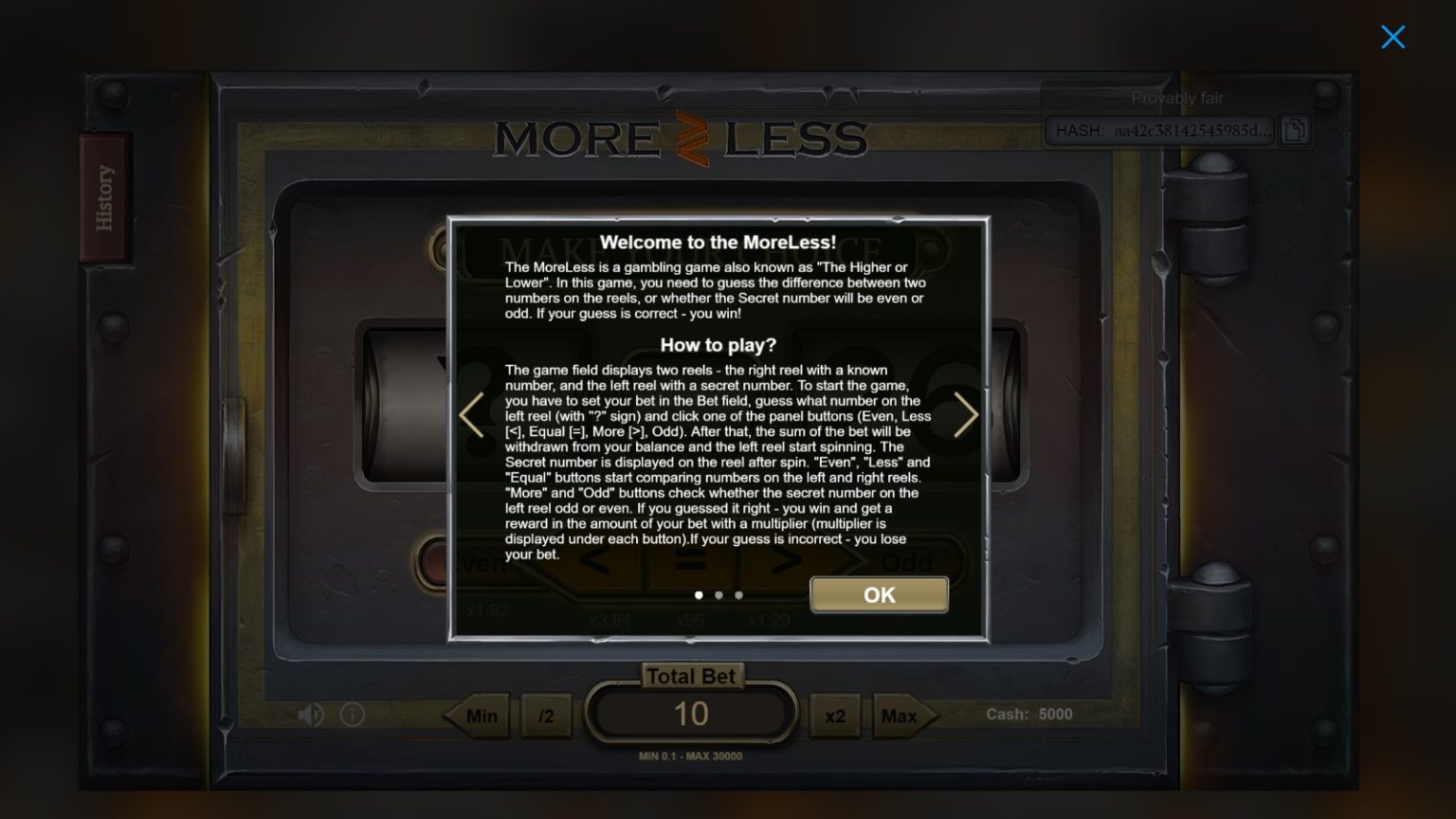Close the game with the blue X

[x=1392, y=37]
